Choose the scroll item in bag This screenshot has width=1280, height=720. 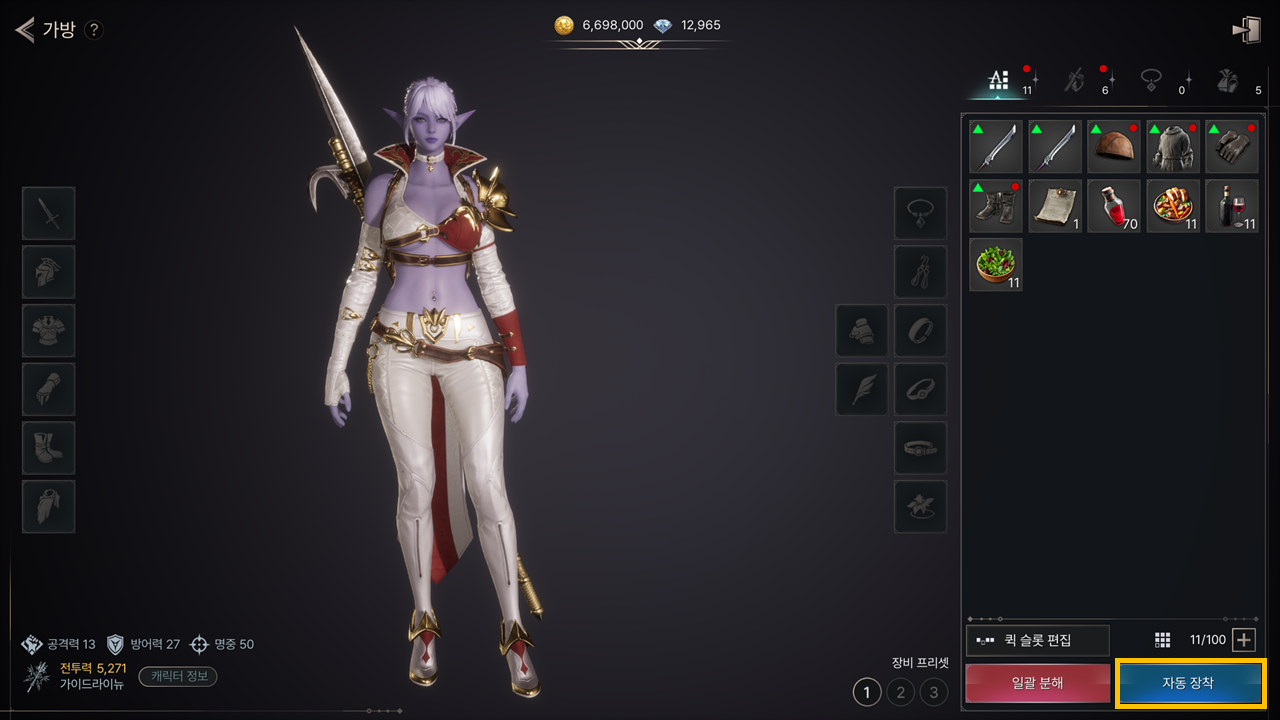click(x=1055, y=206)
